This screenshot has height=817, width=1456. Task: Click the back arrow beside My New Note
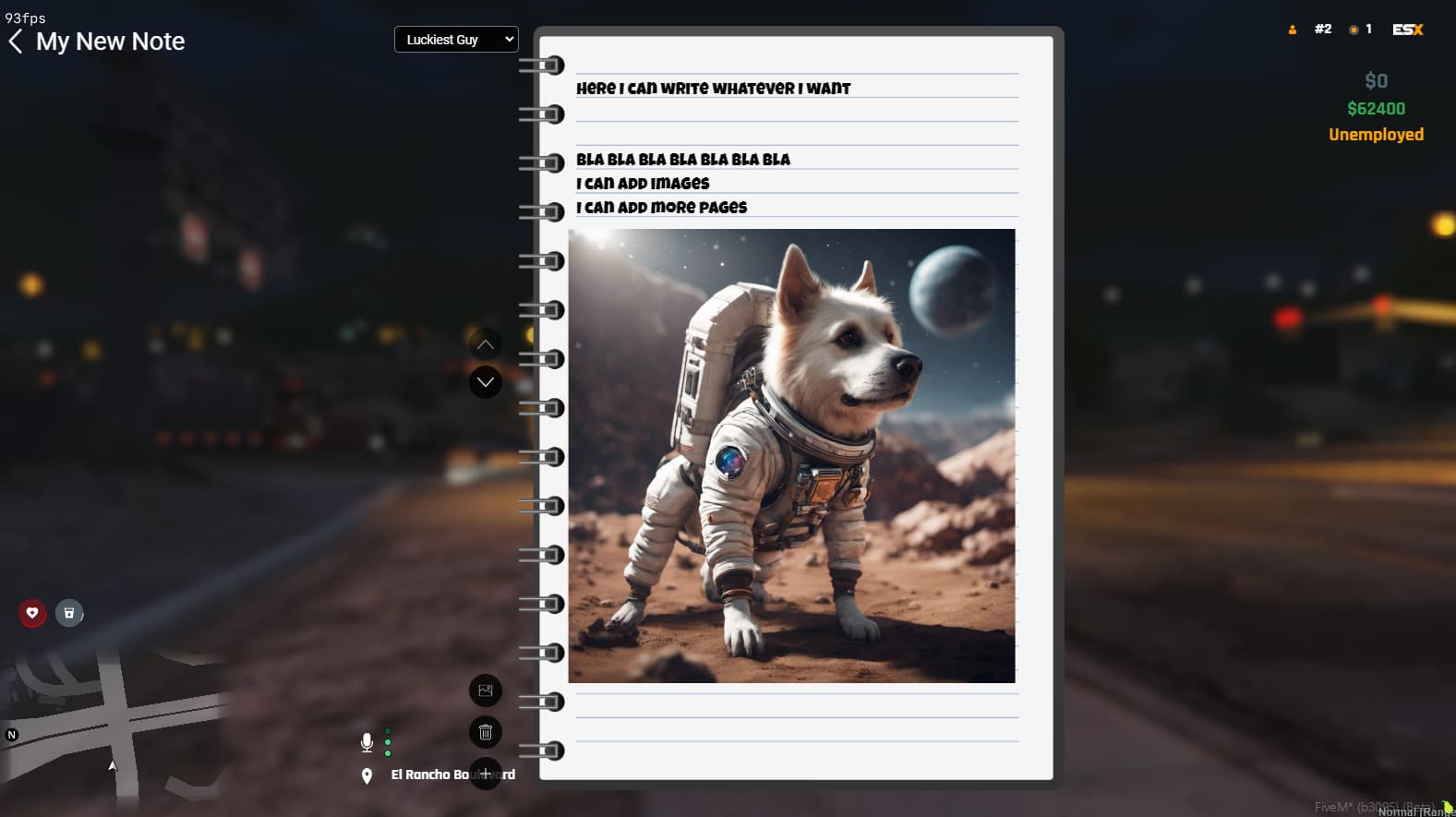click(16, 41)
